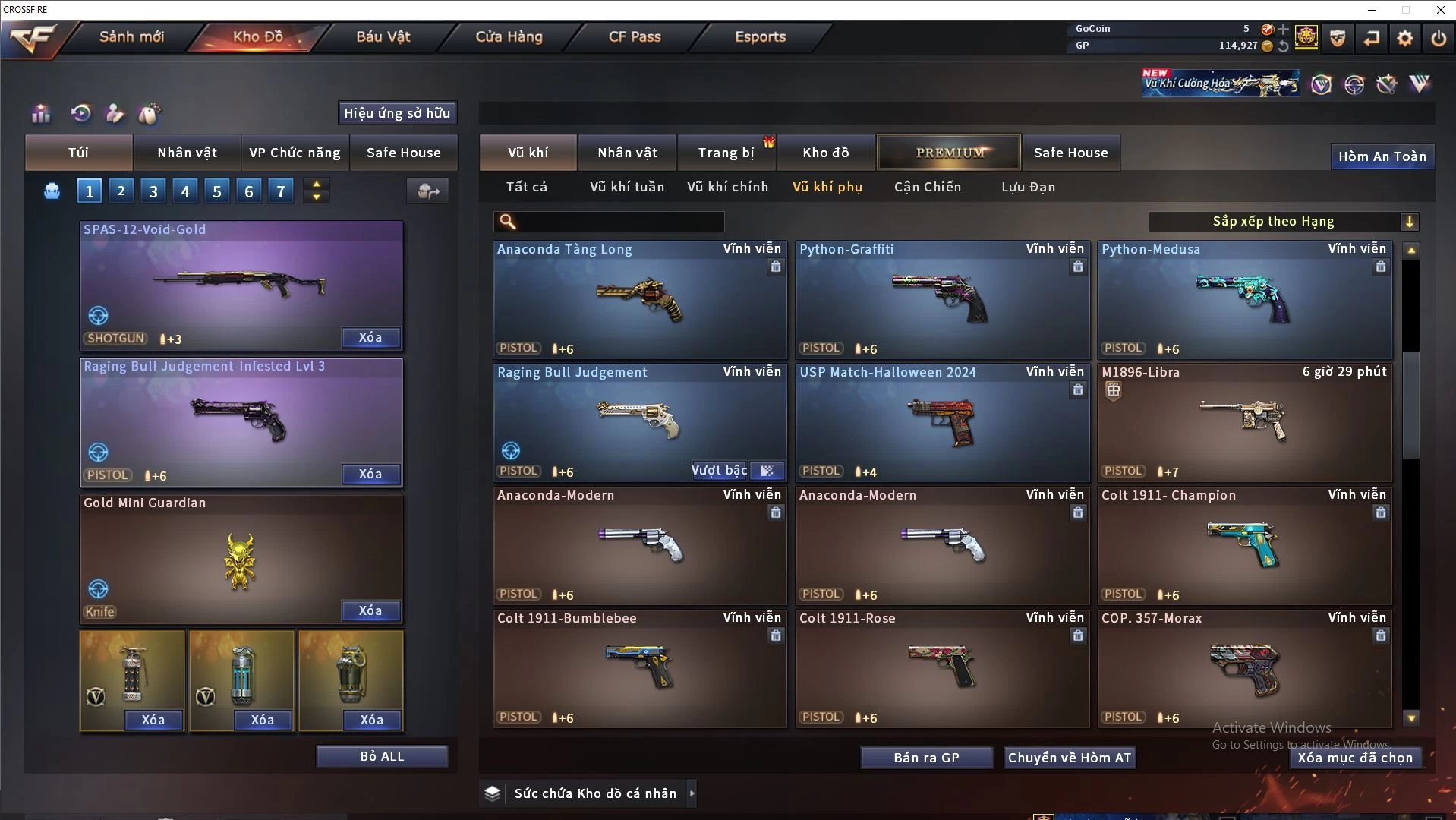Click the weapon search field

(619, 222)
